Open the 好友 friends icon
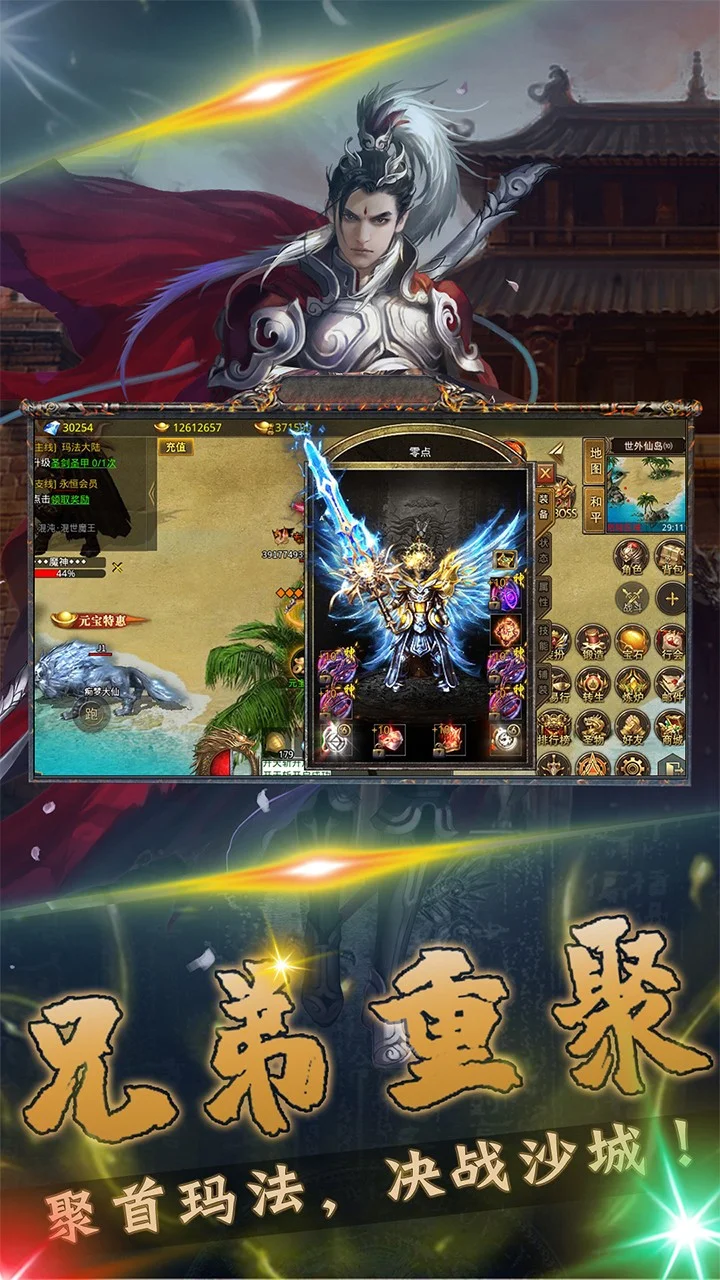The width and height of the screenshot is (720, 1280). click(x=631, y=728)
